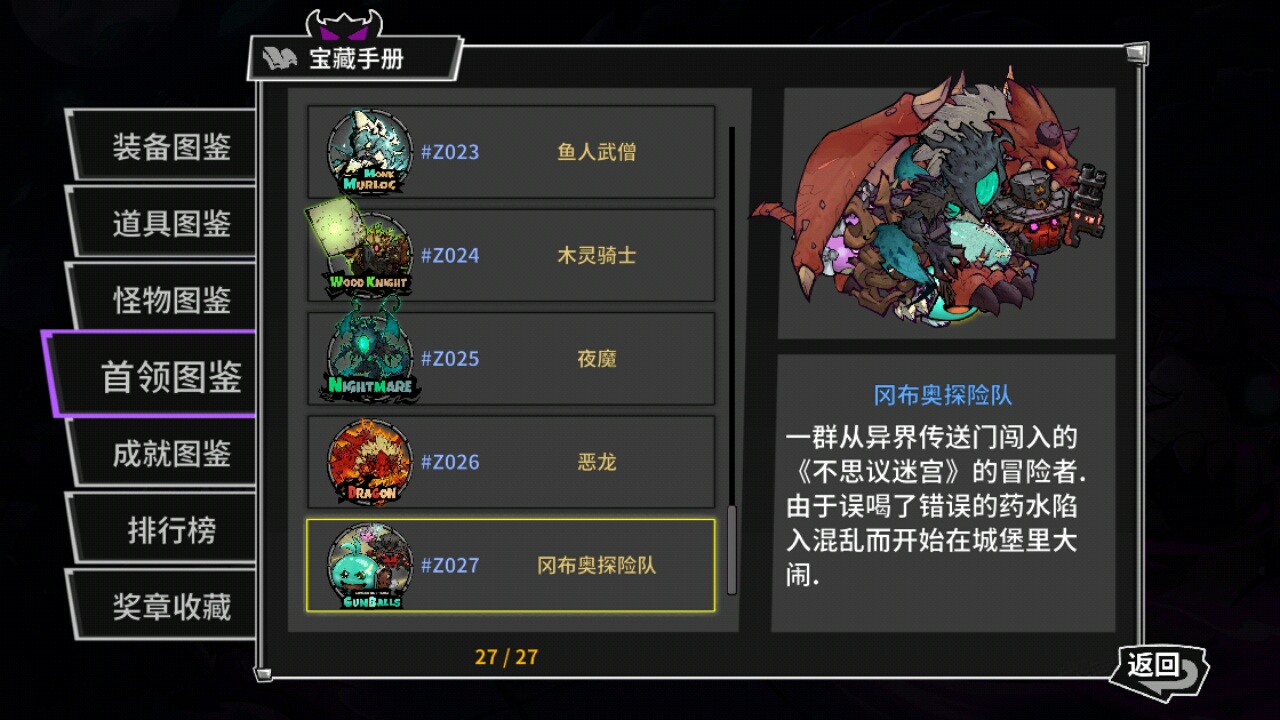This screenshot has height=720, width=1280.
Task: Click the boss portrait thumbnail panel
Action: 947,212
